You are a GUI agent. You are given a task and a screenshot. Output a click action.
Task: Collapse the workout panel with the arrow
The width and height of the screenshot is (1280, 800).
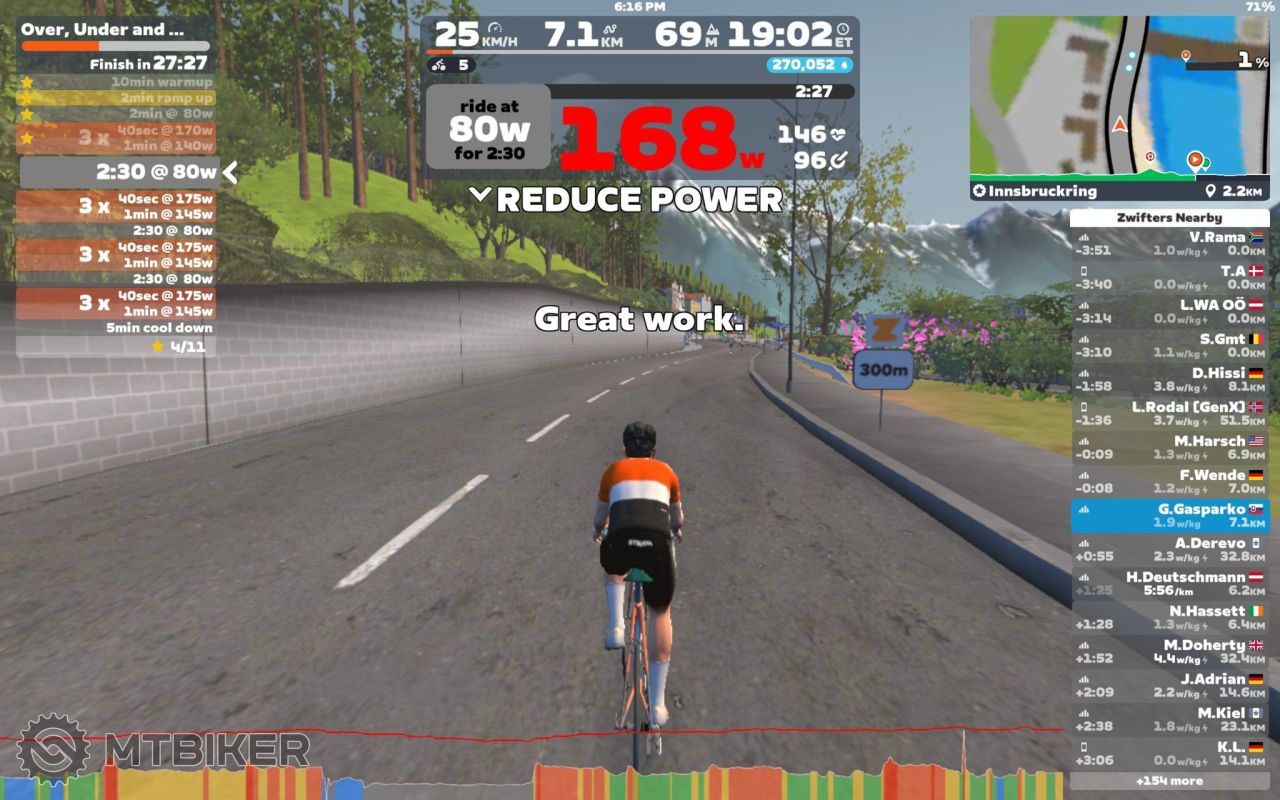(x=230, y=172)
